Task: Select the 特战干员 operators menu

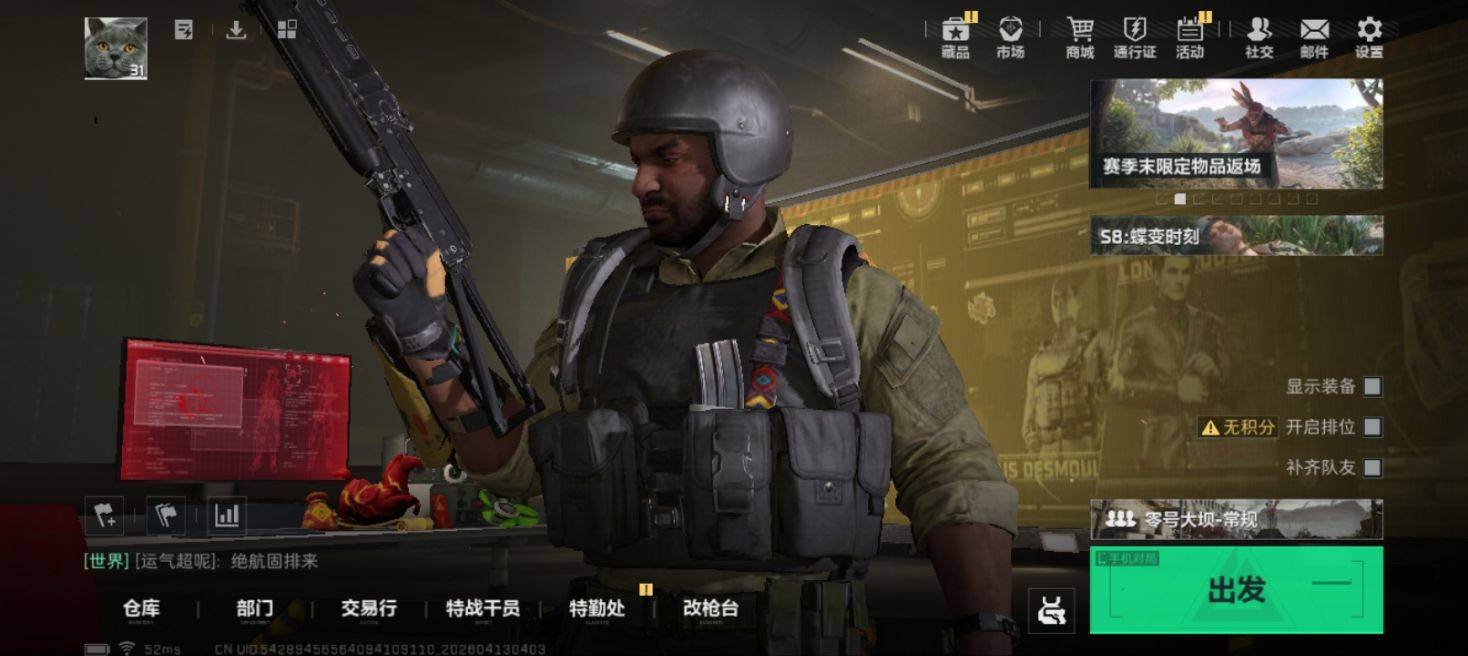Action: 482,608
